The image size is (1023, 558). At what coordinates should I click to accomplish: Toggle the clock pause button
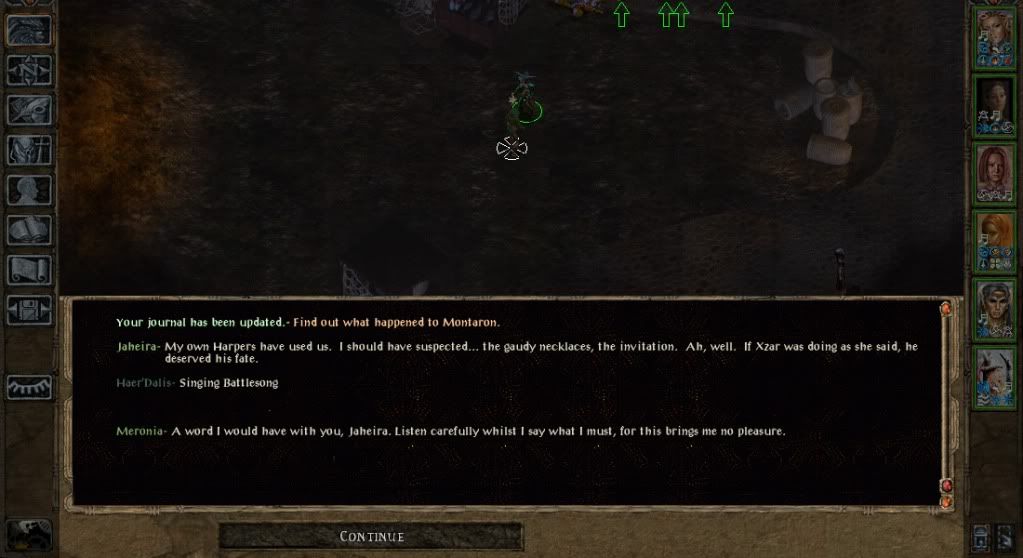point(29,535)
